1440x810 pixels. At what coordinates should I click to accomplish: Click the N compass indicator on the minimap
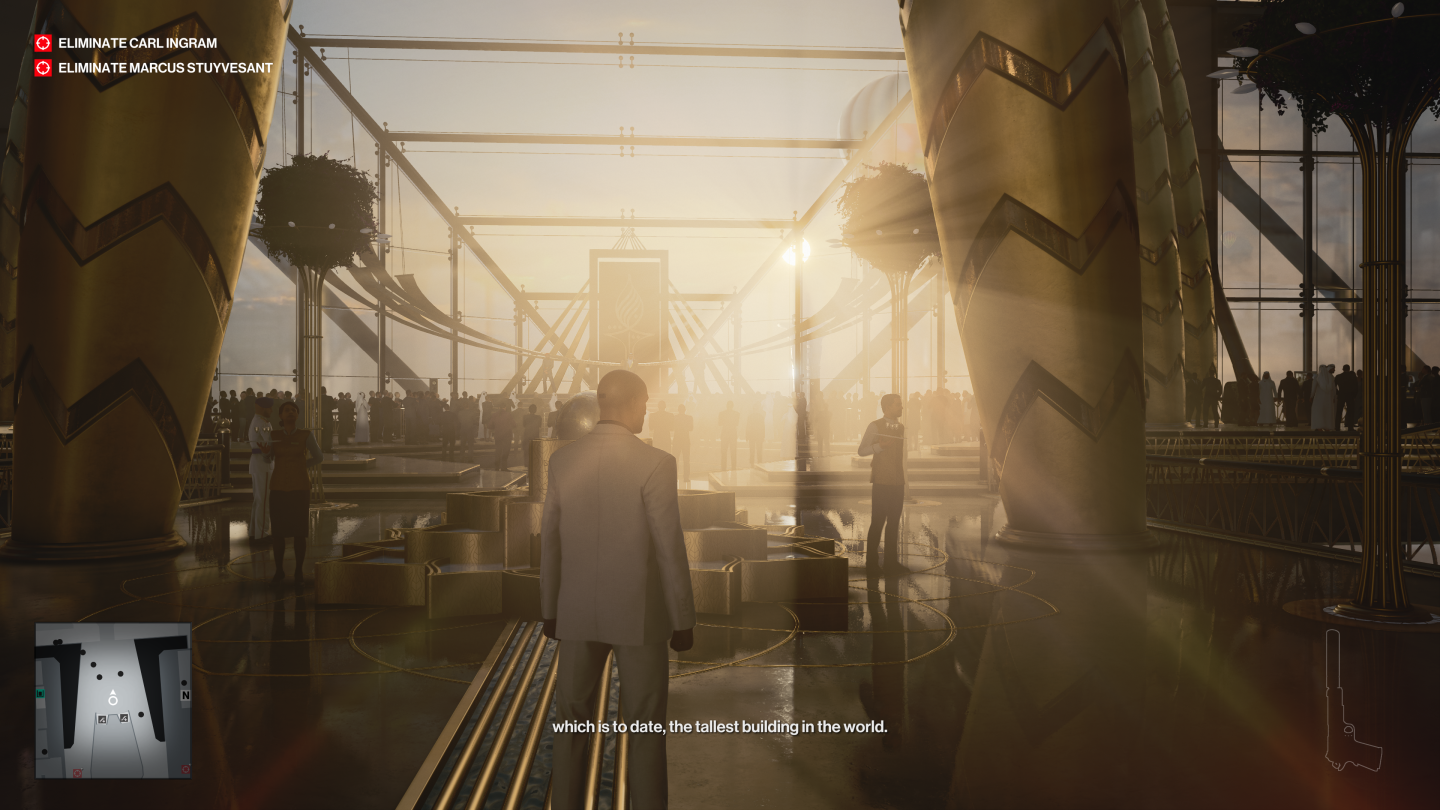click(185, 694)
